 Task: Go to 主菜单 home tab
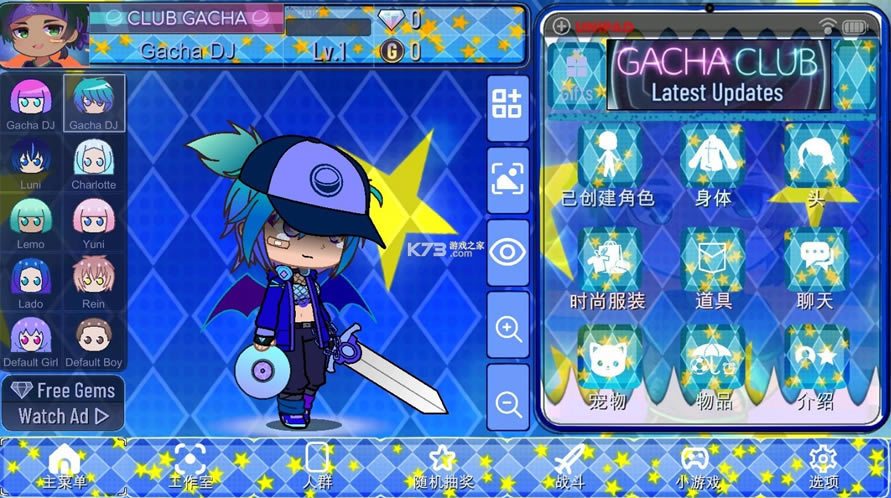tap(65, 466)
